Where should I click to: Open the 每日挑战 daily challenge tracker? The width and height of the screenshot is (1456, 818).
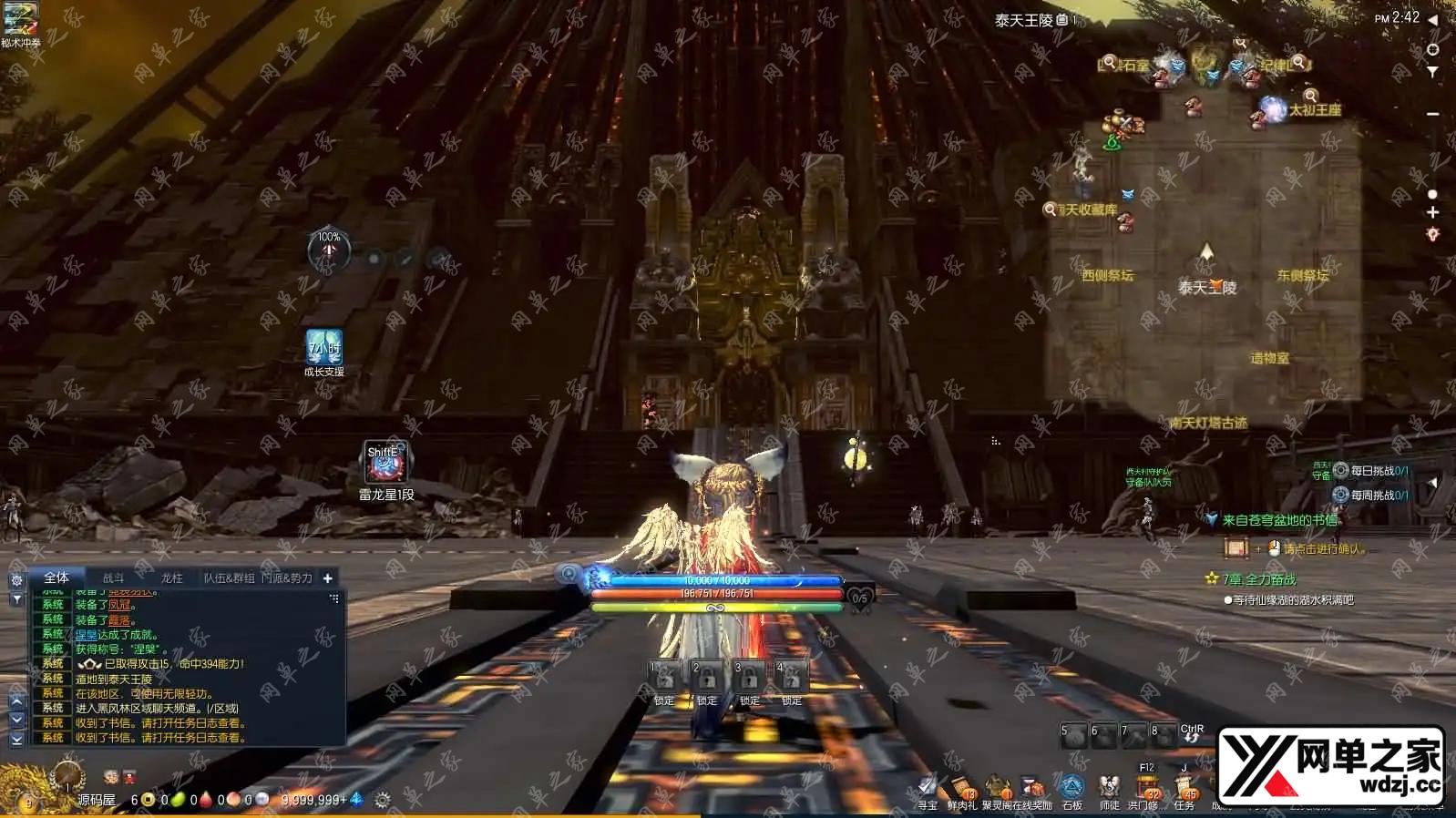click(x=1378, y=471)
